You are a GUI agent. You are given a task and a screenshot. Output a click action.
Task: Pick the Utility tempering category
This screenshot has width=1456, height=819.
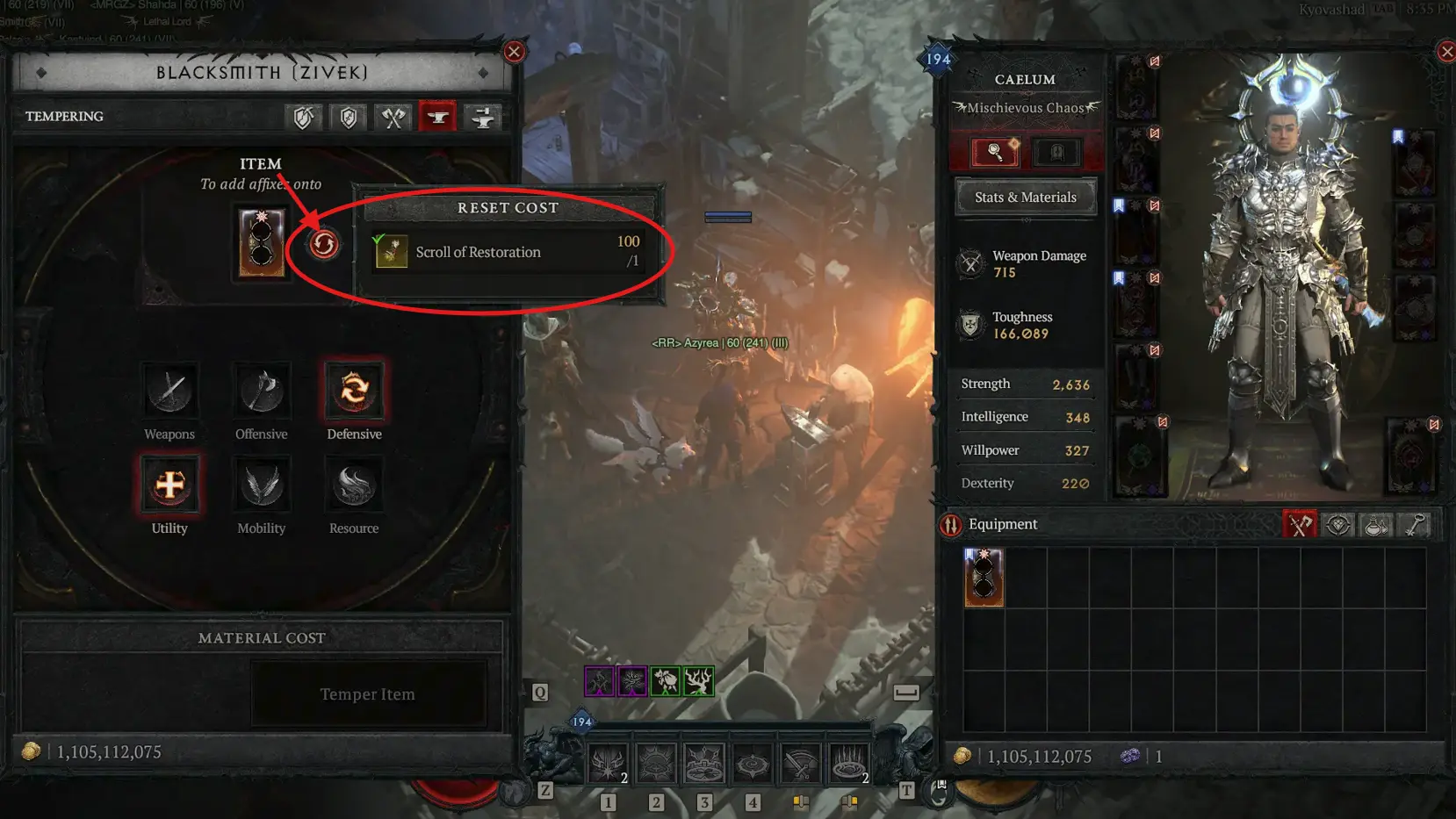[169, 485]
